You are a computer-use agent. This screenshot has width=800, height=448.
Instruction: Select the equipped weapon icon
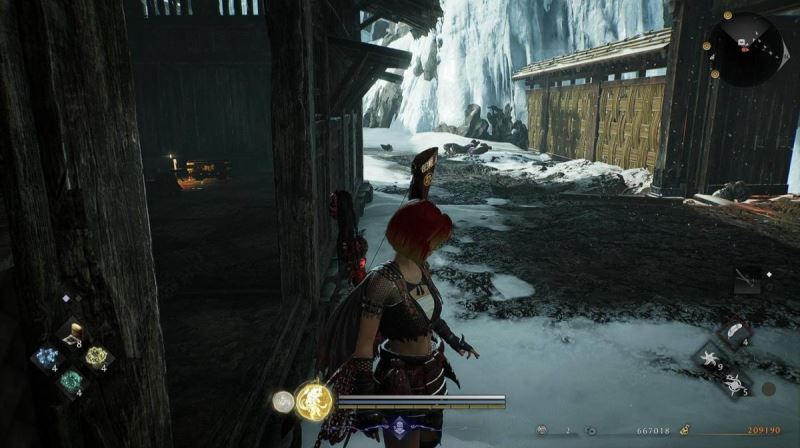(x=746, y=281)
